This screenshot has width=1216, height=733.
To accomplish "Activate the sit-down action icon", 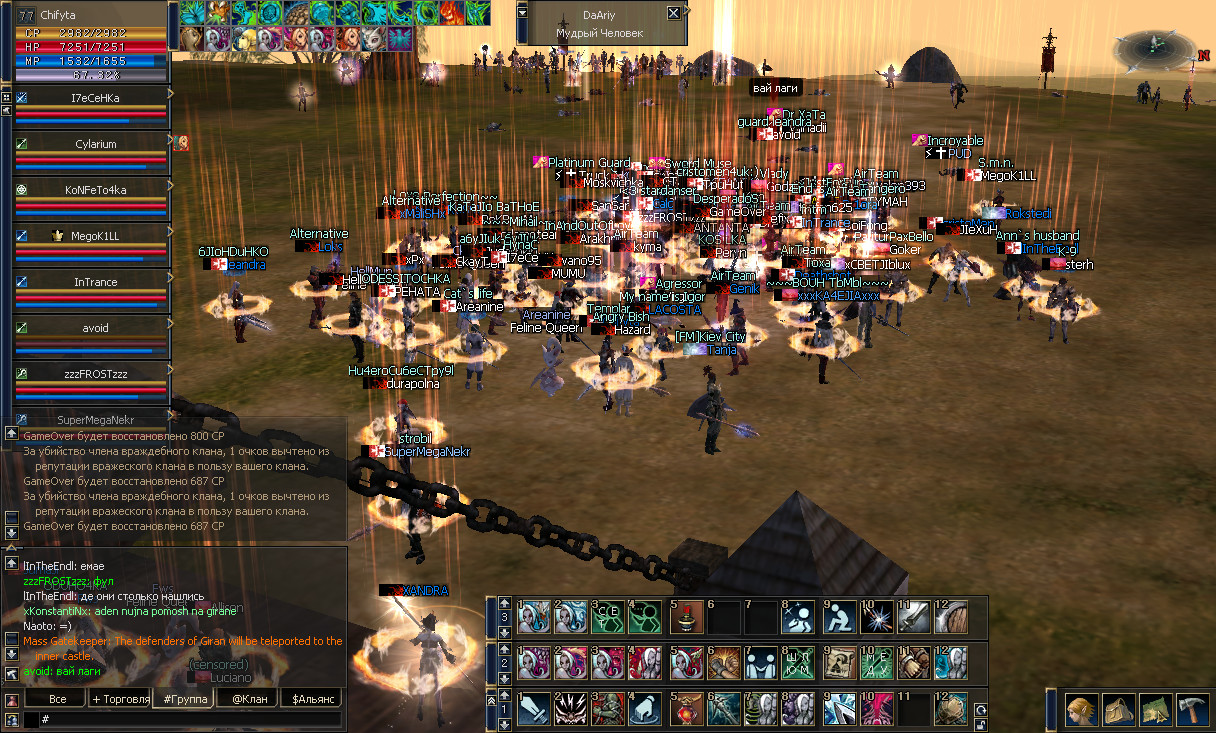I will click(838, 617).
